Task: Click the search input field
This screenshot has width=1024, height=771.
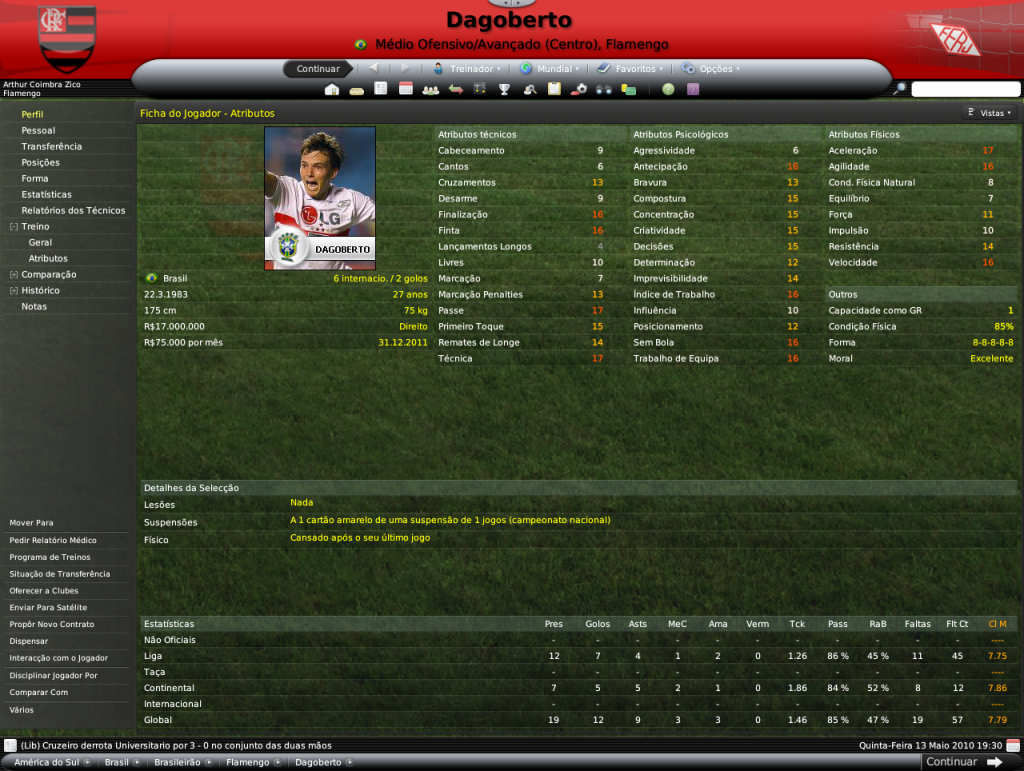Action: coord(965,89)
